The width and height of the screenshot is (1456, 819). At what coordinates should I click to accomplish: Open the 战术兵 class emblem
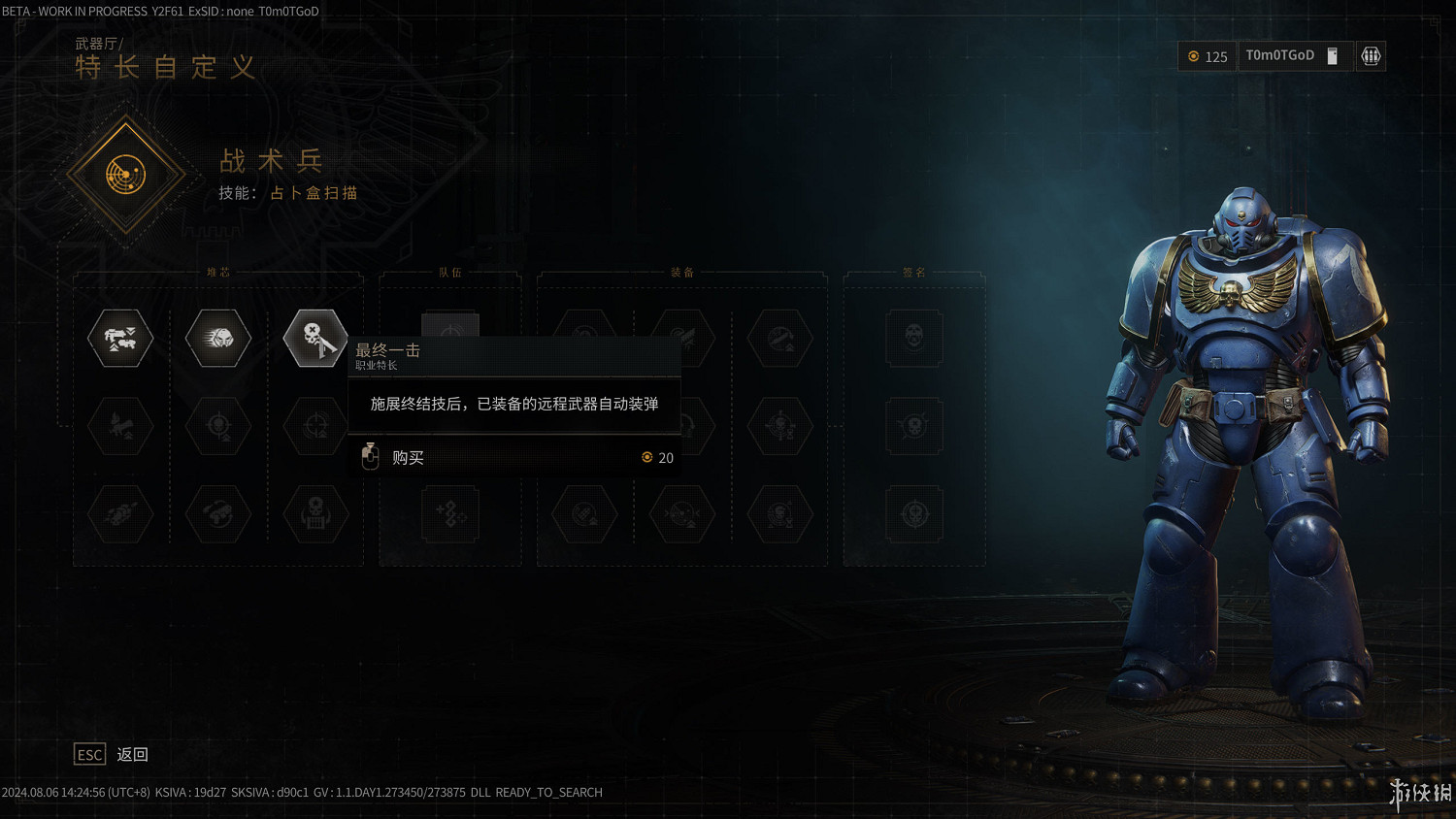point(125,173)
